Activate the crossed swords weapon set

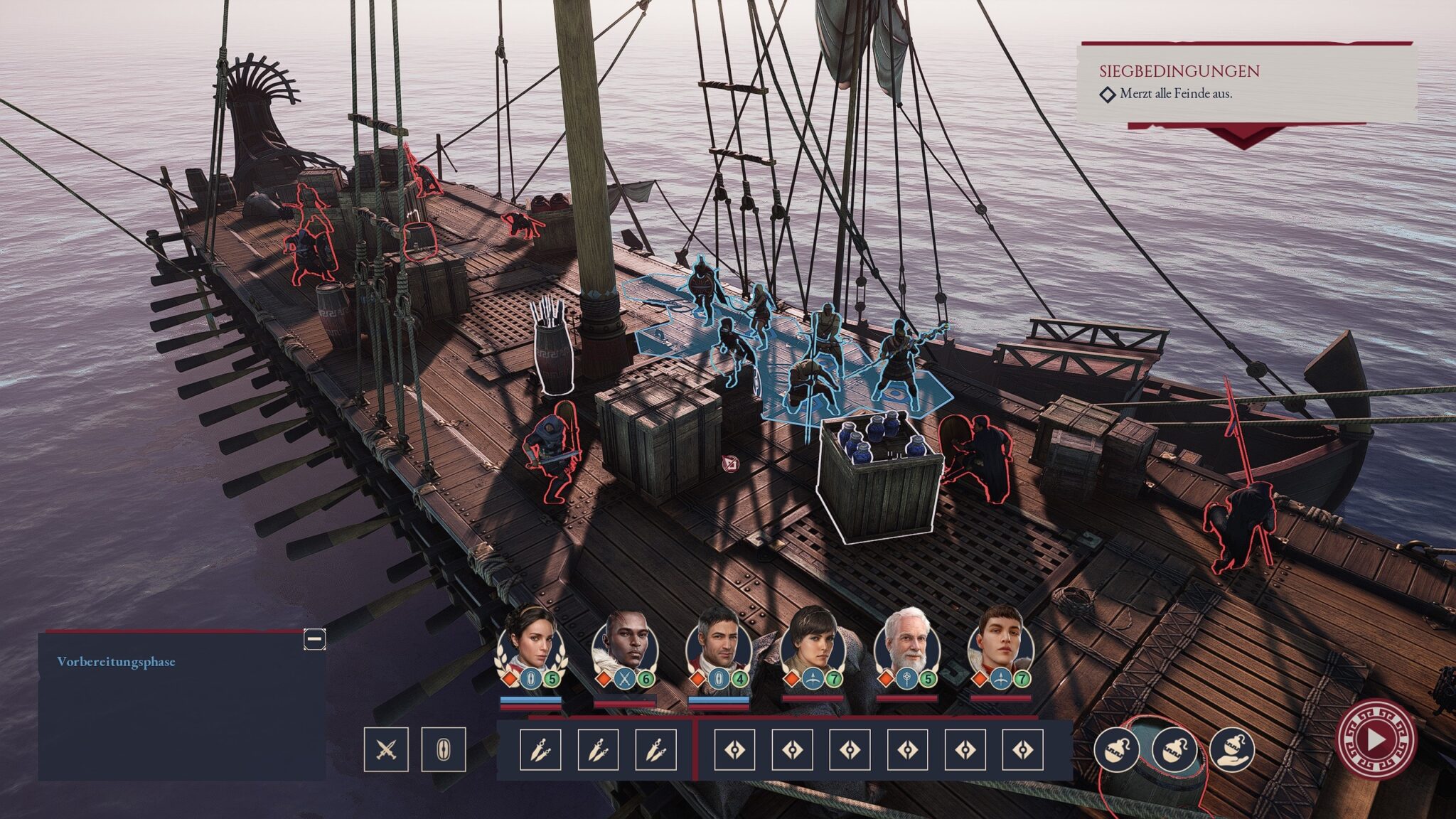386,749
